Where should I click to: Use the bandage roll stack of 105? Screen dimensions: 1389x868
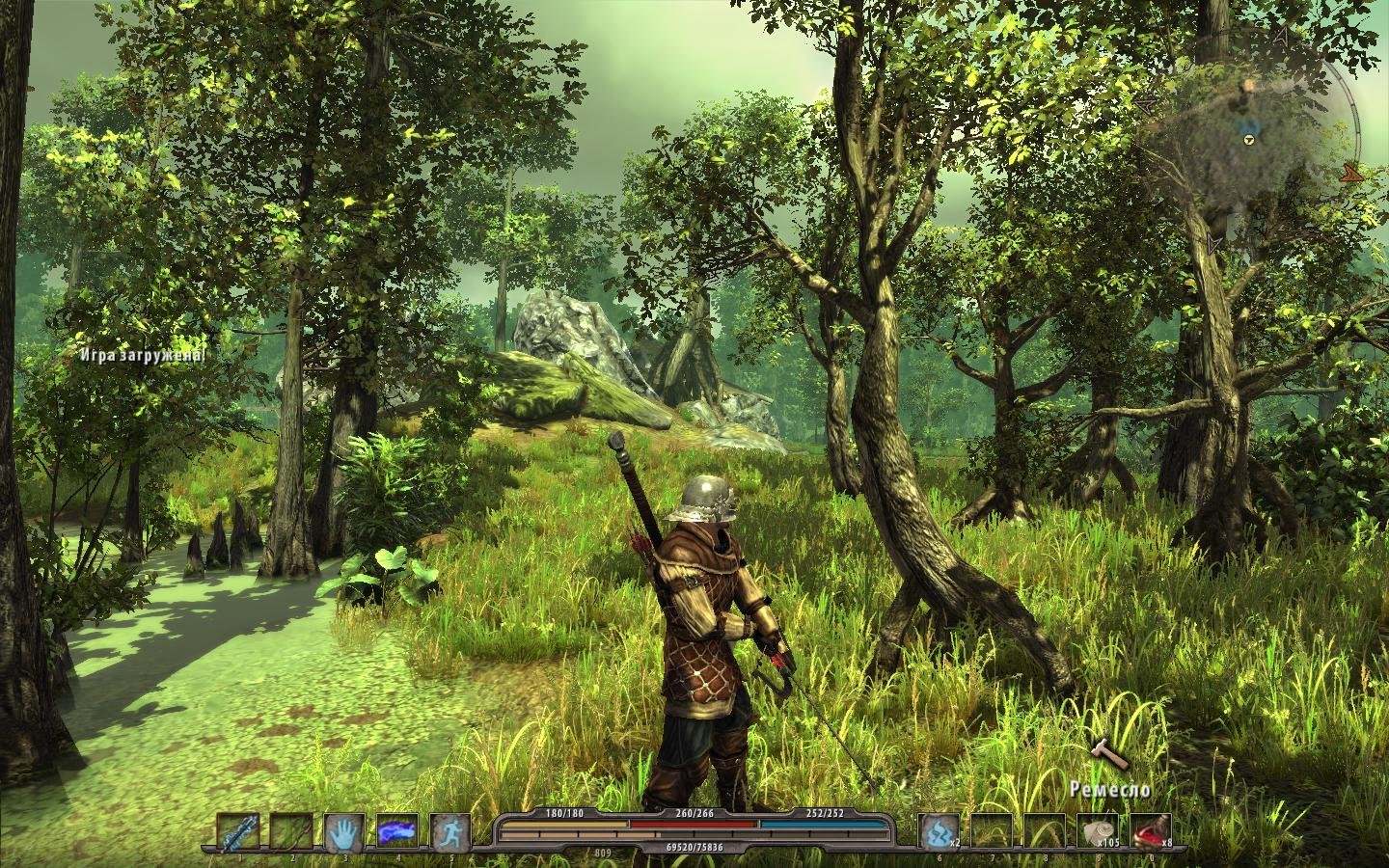[x=1098, y=831]
